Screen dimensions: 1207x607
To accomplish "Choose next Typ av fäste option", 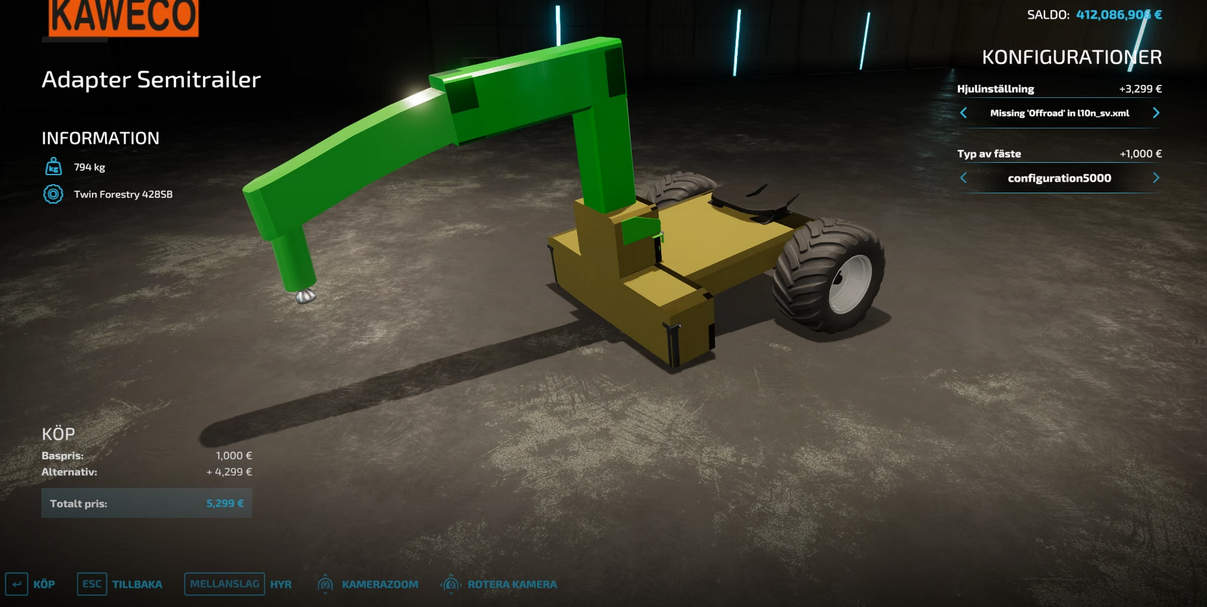I will pos(1156,178).
